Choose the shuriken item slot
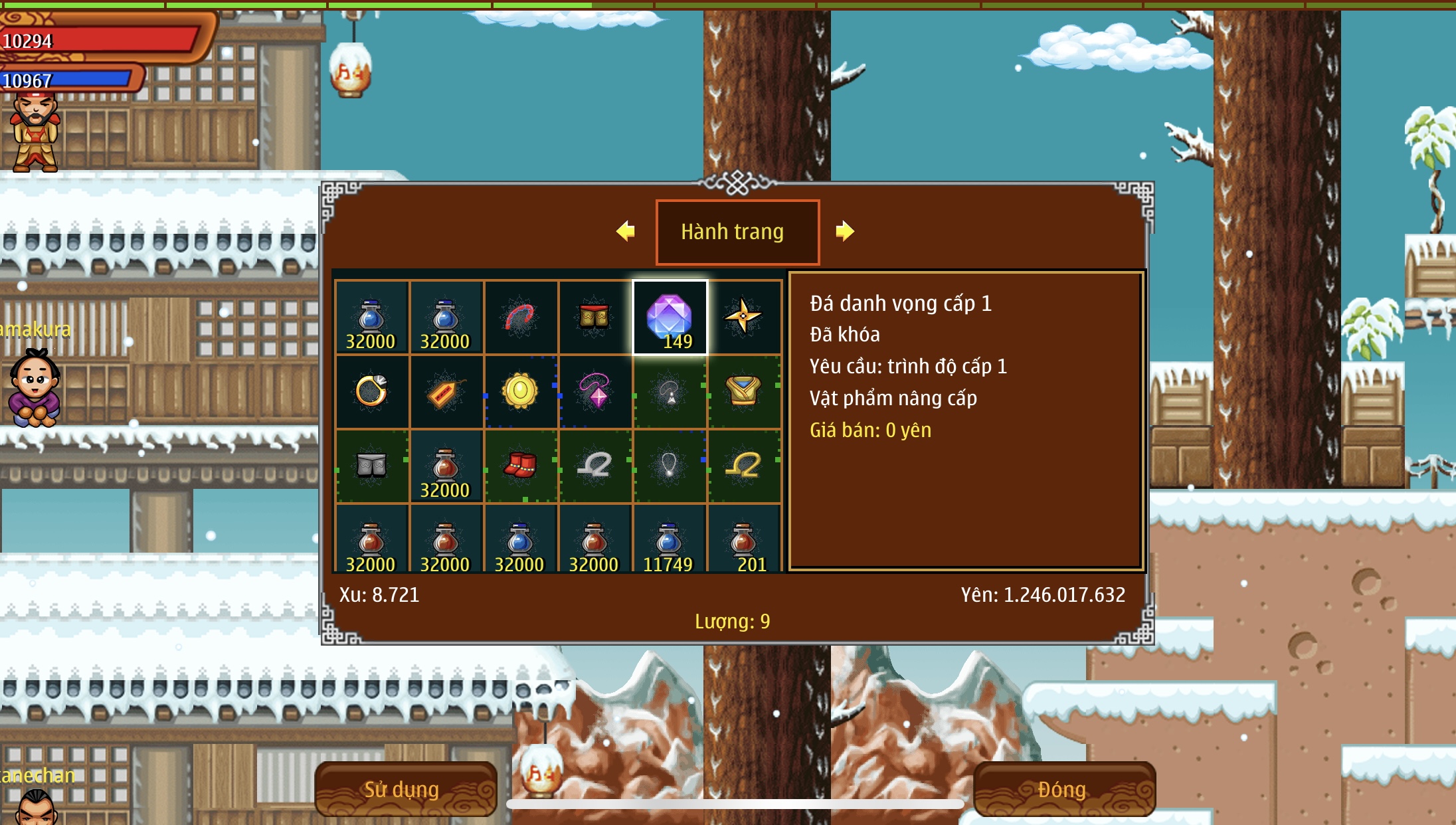 [x=744, y=316]
